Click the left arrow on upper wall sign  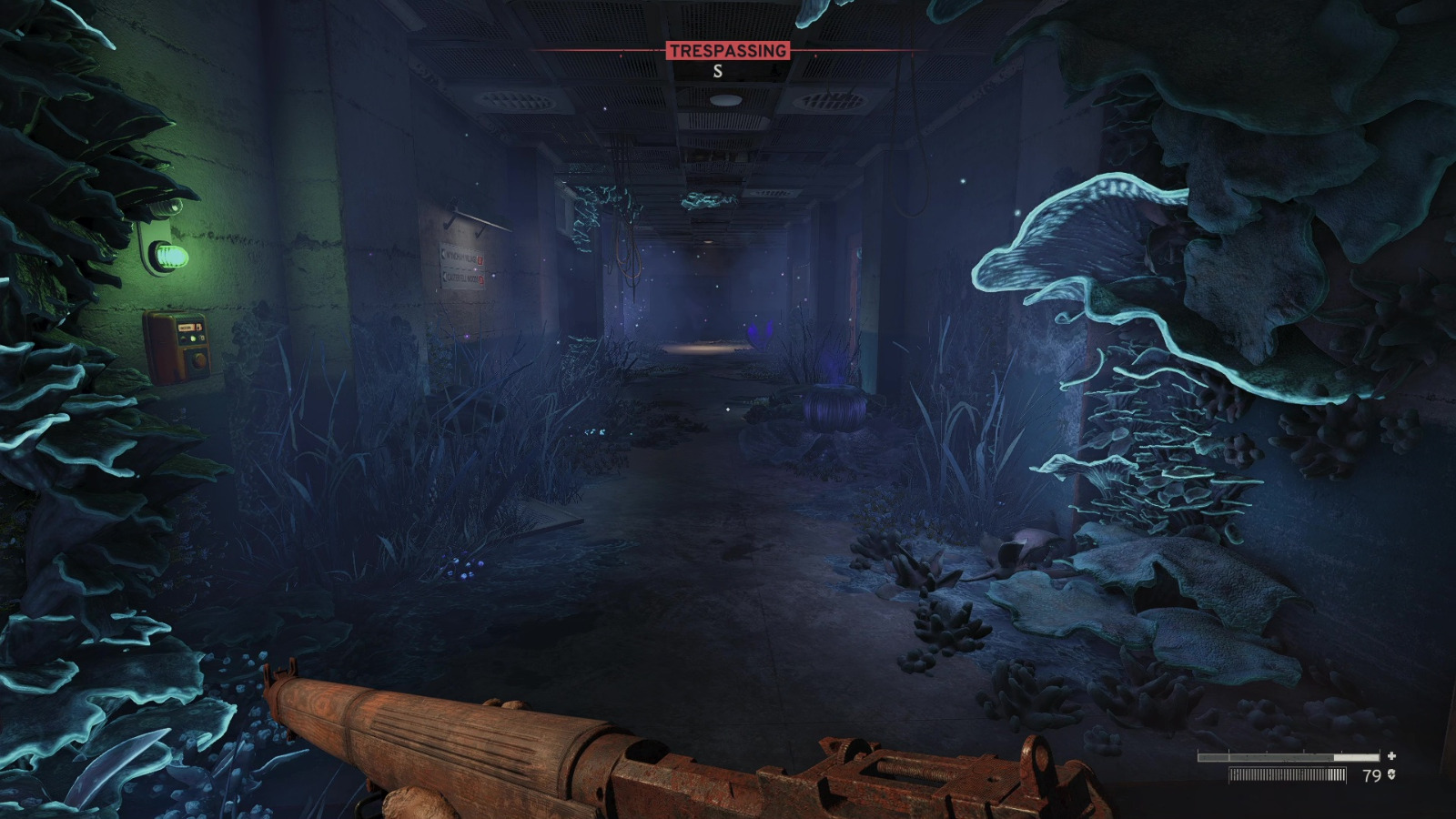(443, 254)
